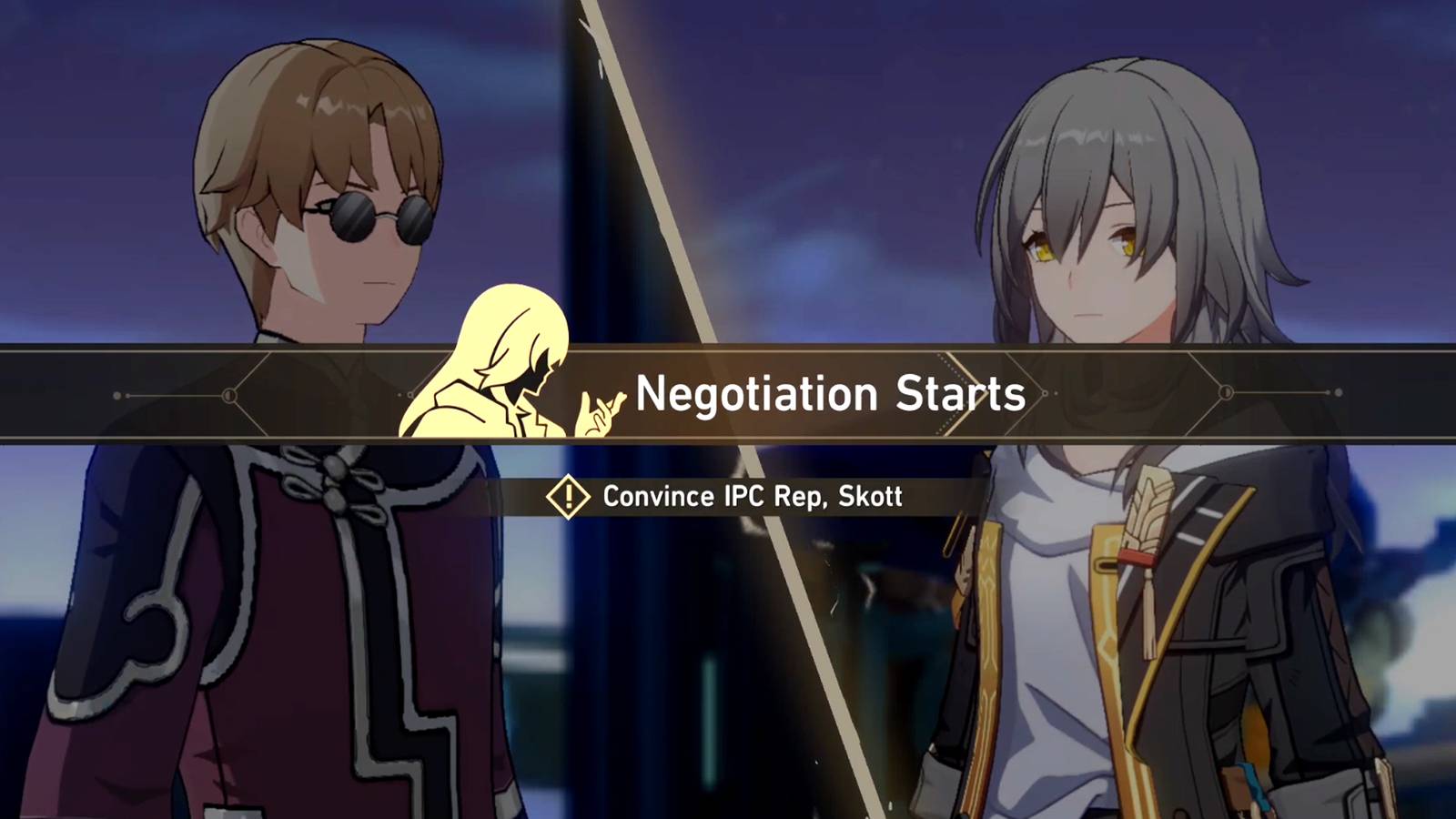Screen dimensions: 1456x819
Task: Open the objective details via the dark strip
Action: coord(728,497)
